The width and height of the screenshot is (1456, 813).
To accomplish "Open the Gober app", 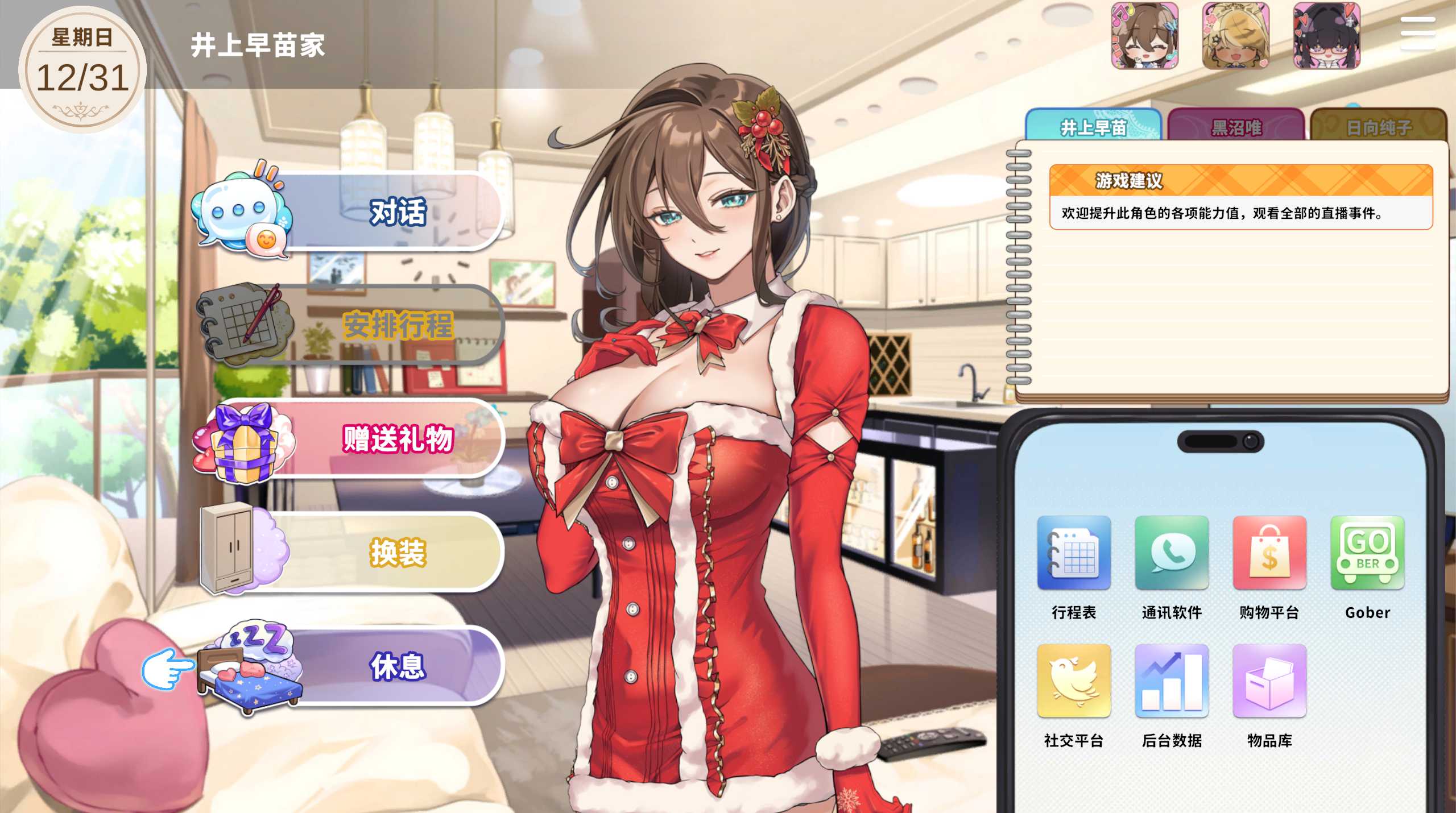I will (x=1367, y=553).
